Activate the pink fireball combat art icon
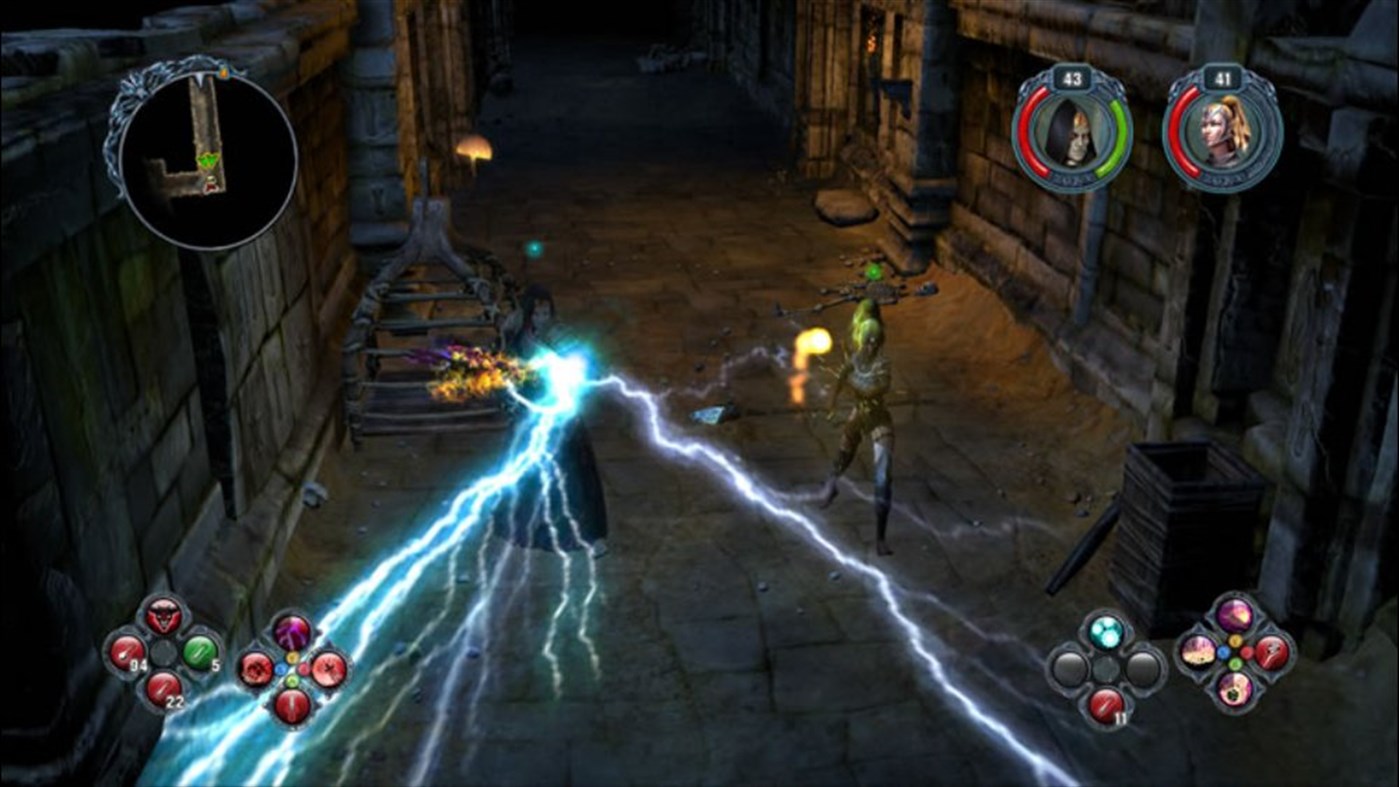The width and height of the screenshot is (1399, 787). 1236,615
